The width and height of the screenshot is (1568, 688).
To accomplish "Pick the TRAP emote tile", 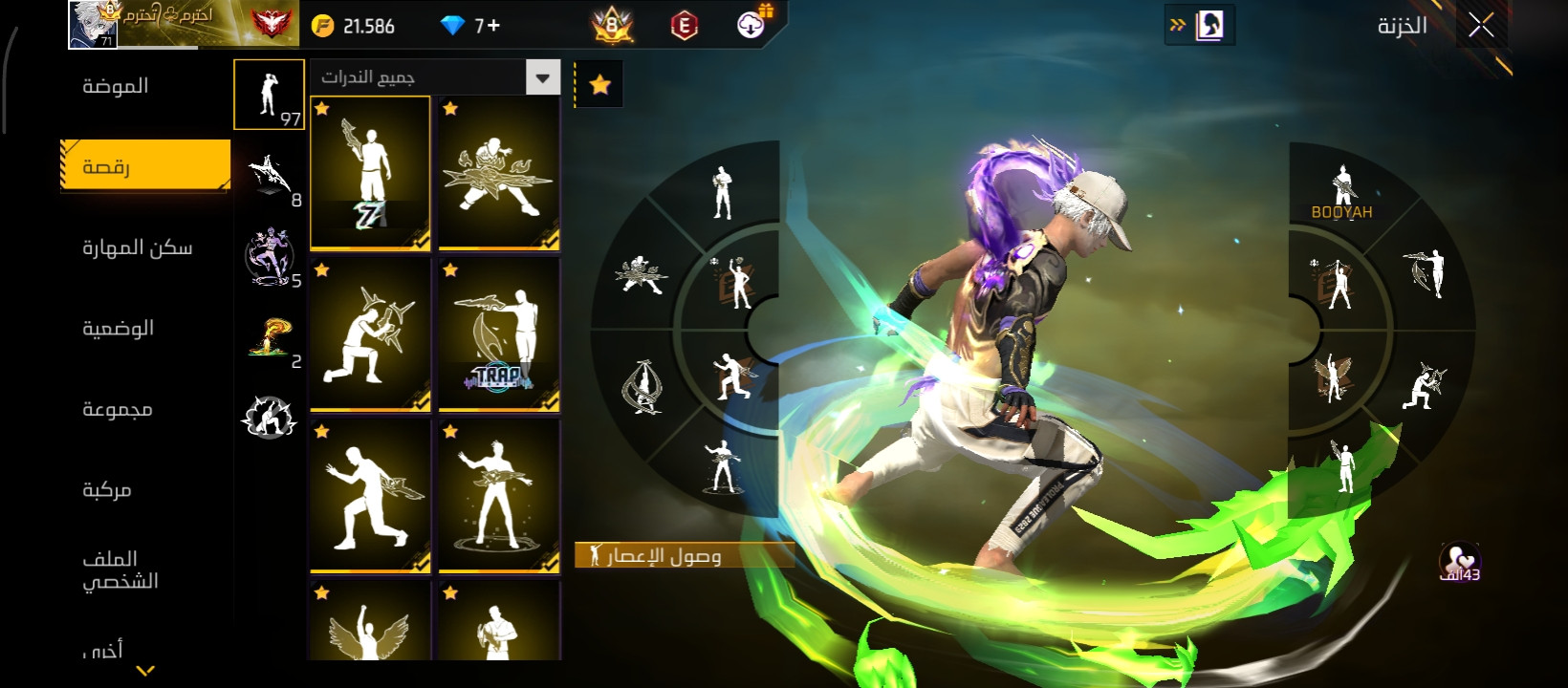I will coord(498,334).
